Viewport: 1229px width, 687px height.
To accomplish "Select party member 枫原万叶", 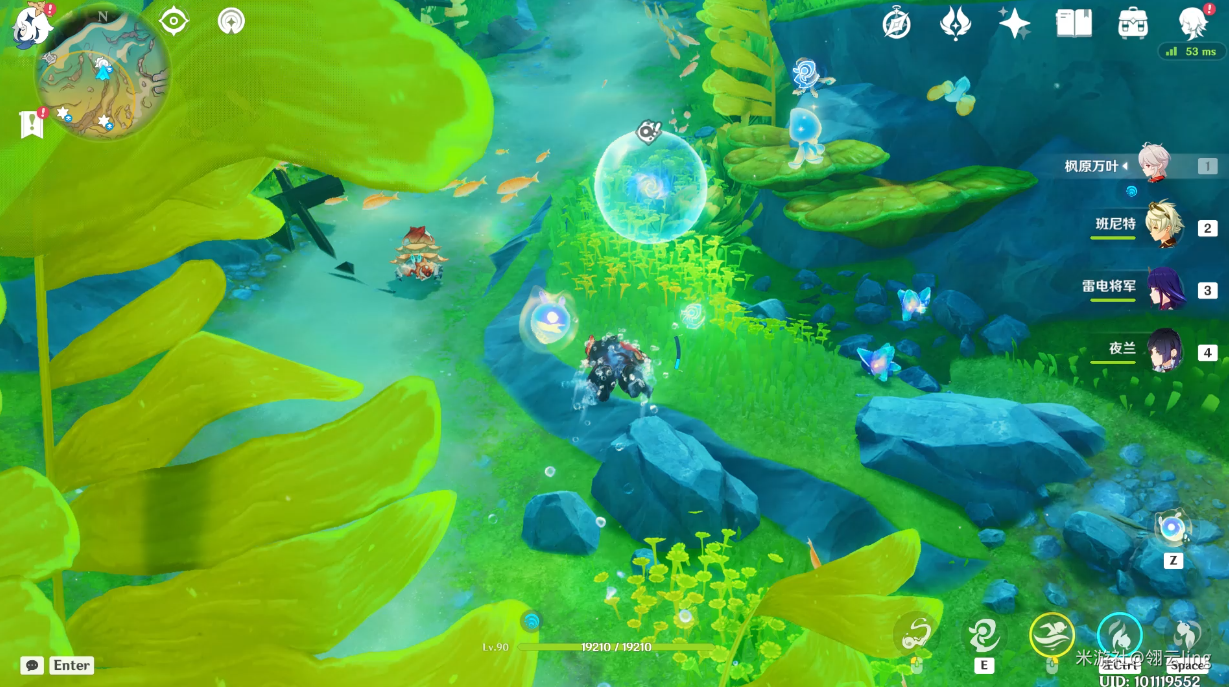I will (1156, 166).
